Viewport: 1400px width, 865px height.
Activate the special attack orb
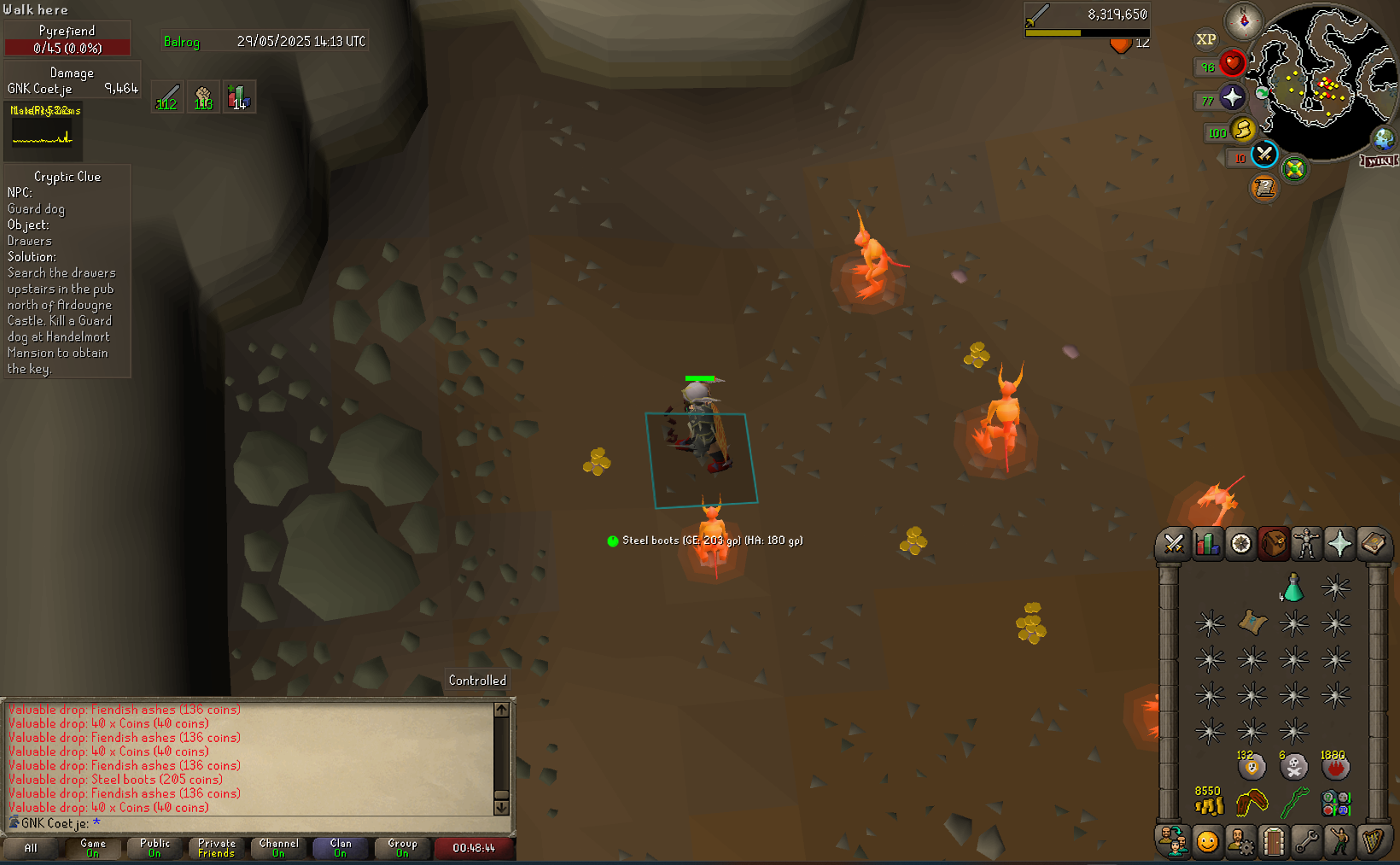pyautogui.click(x=1264, y=155)
